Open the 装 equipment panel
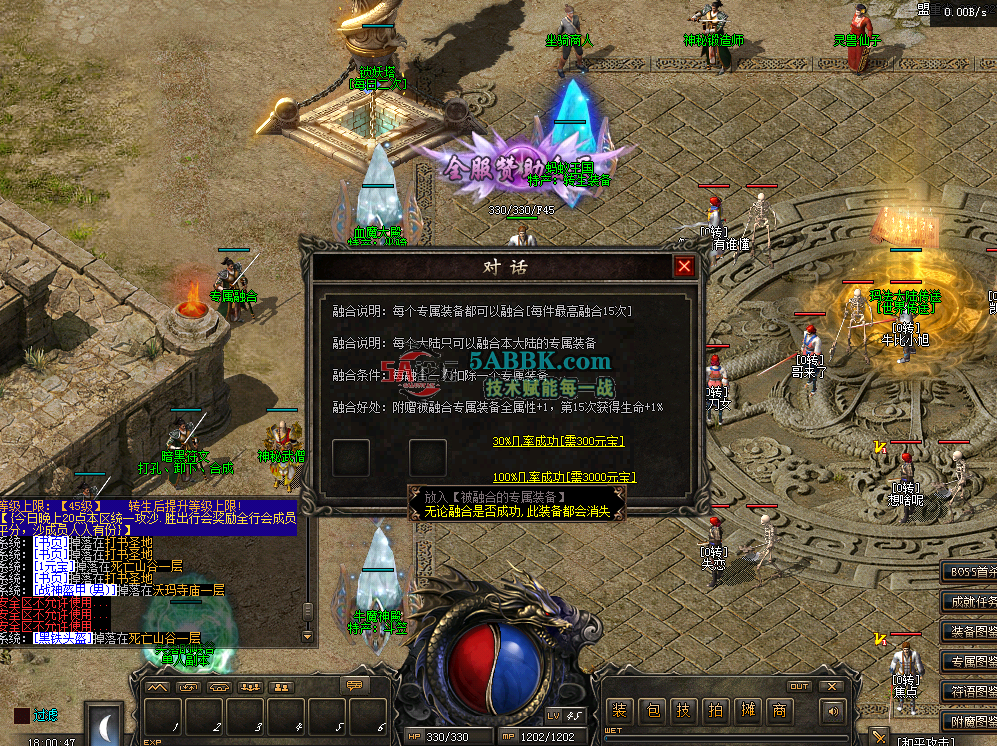Image resolution: width=997 pixels, height=746 pixels. [x=620, y=711]
